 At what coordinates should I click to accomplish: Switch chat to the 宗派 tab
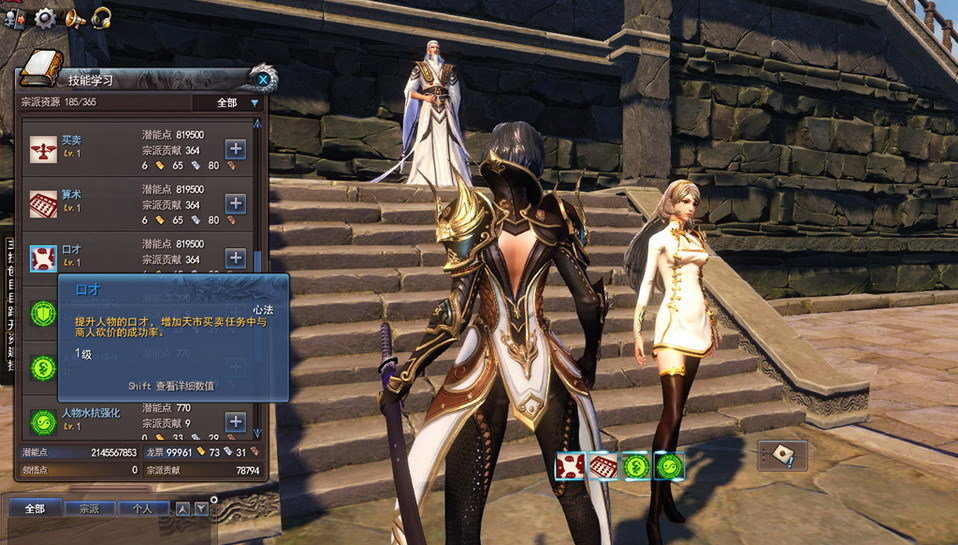pos(89,508)
